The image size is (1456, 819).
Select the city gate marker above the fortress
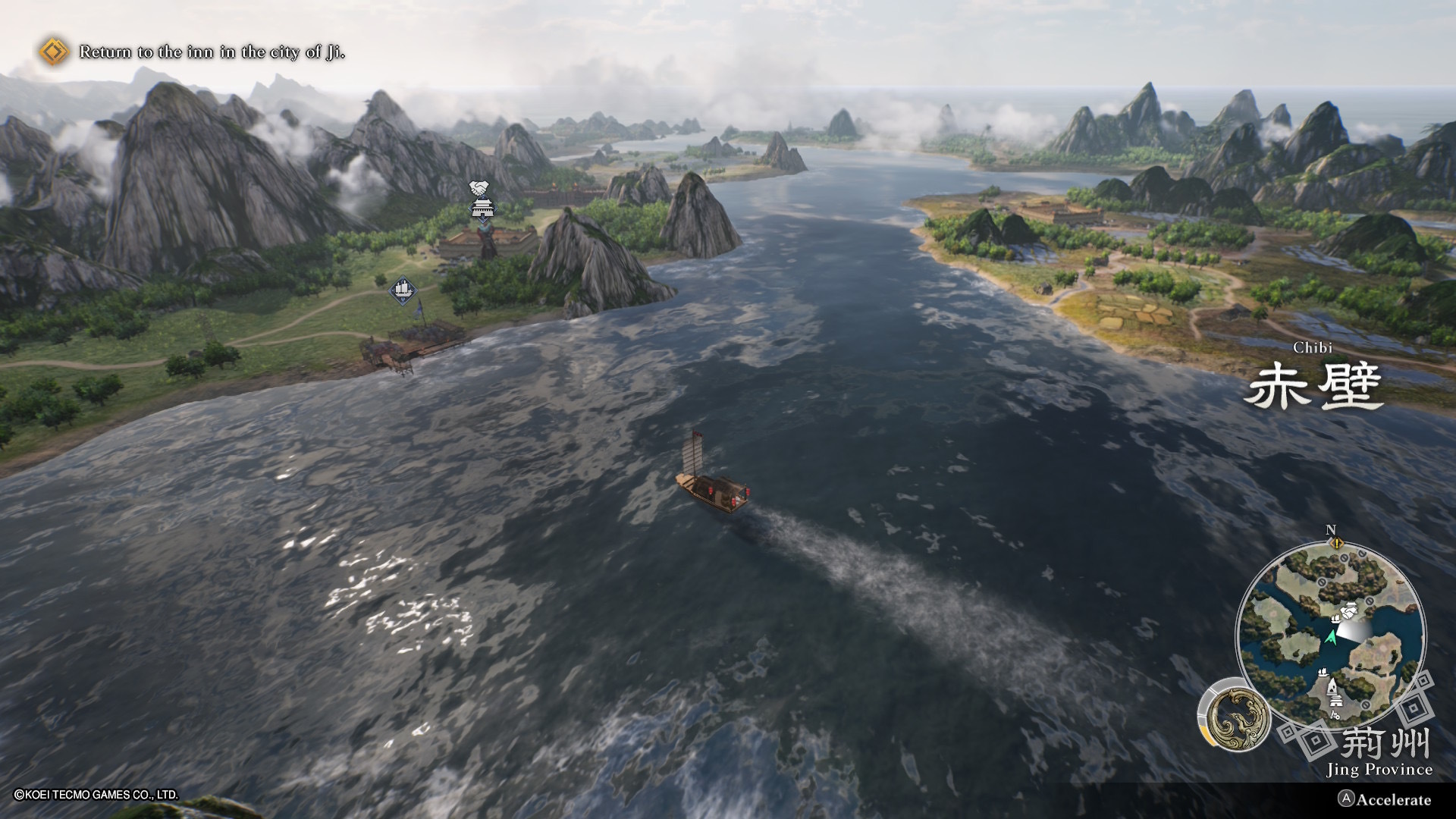(x=481, y=208)
